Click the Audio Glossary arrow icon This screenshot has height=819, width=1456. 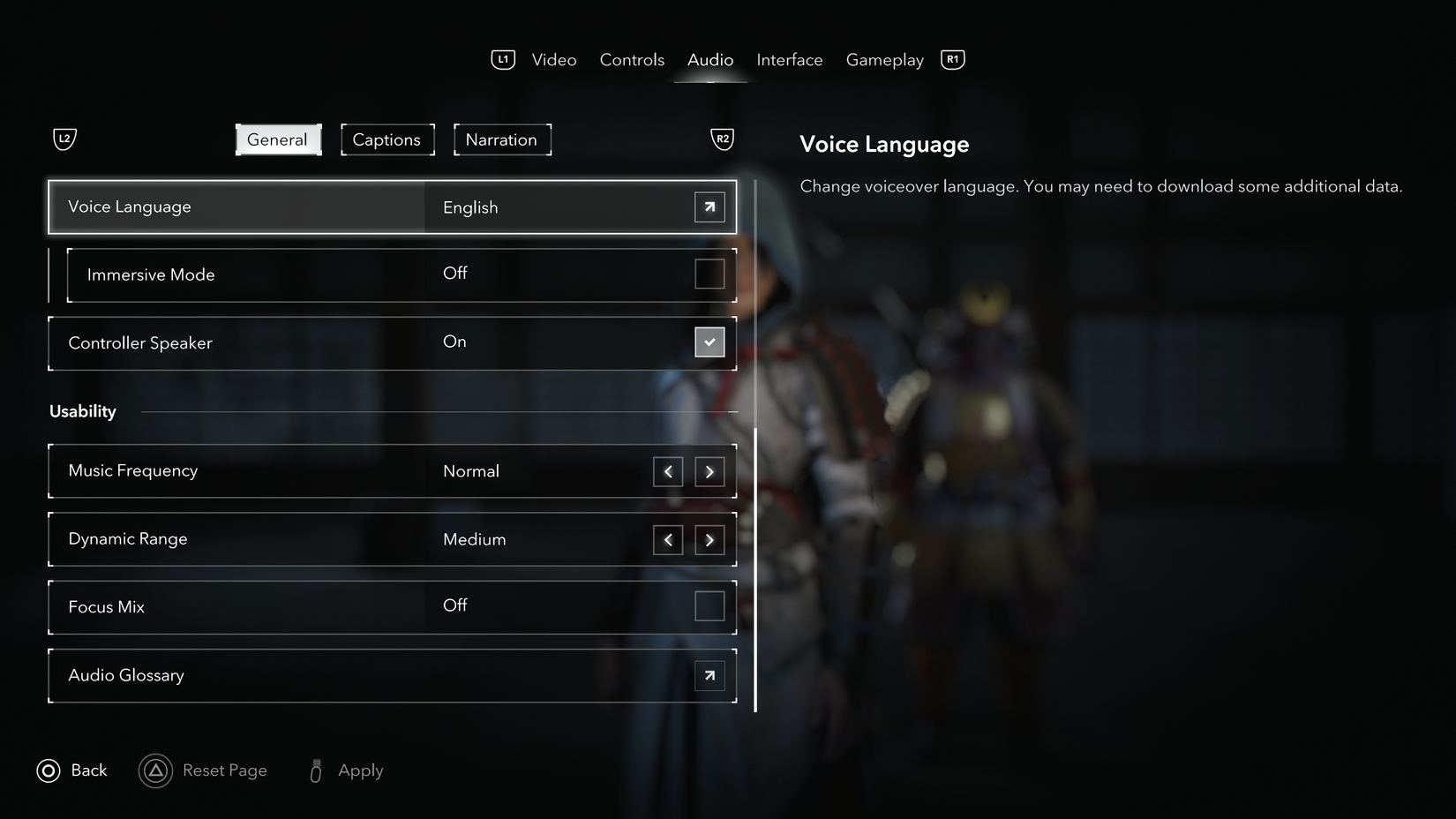[709, 675]
